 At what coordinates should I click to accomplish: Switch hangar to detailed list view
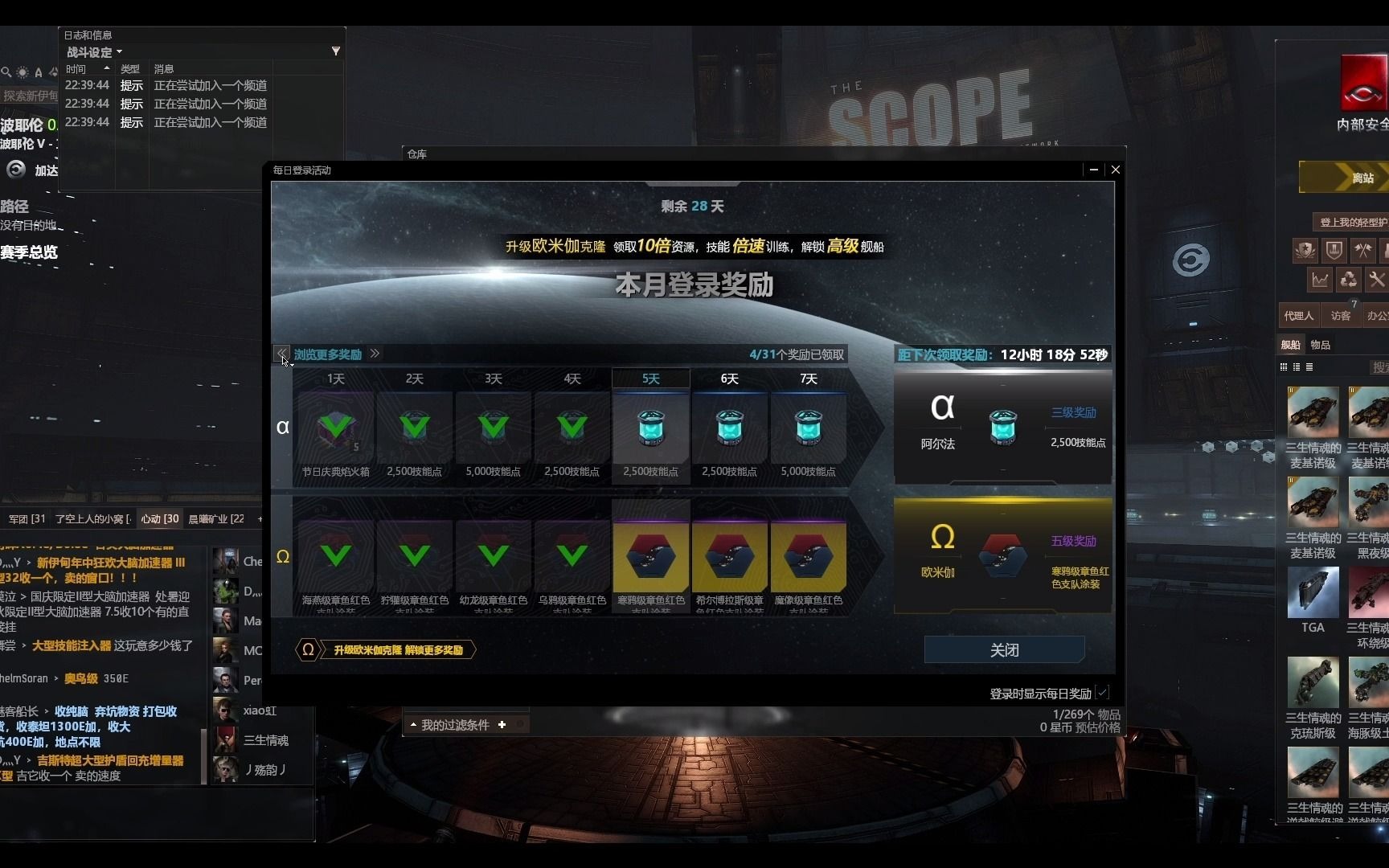click(x=1297, y=366)
